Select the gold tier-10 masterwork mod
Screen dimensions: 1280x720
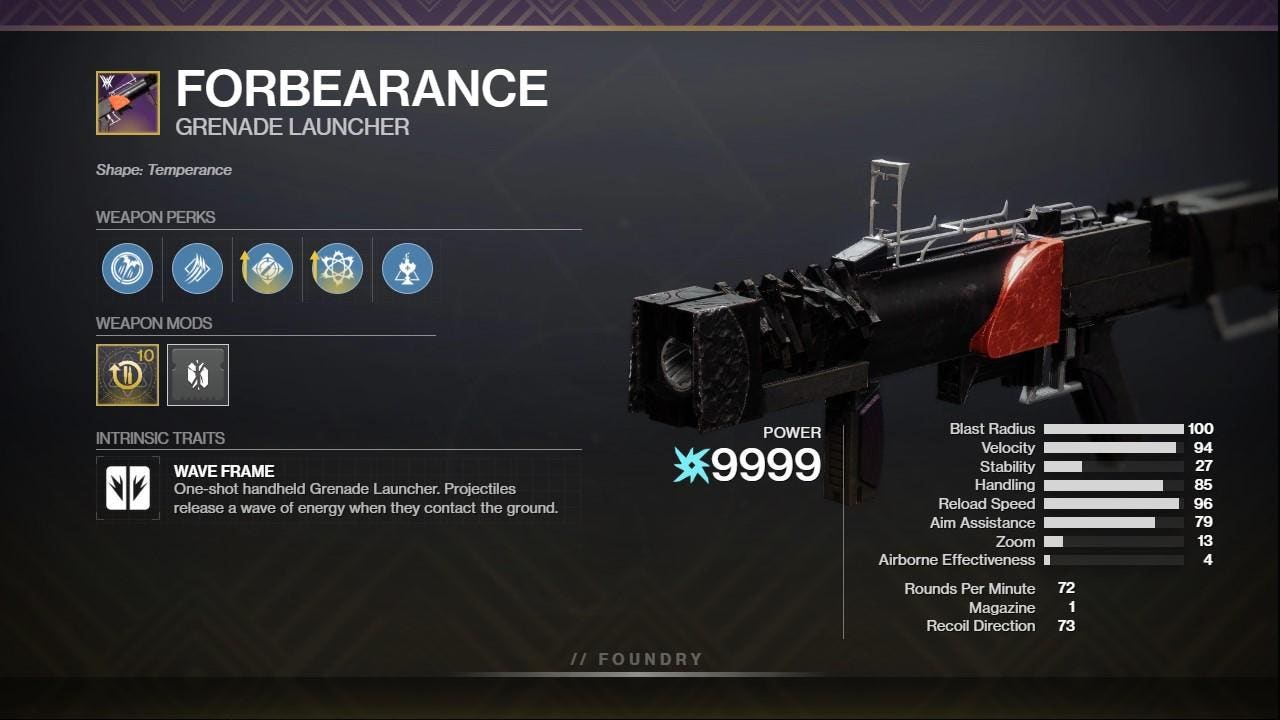point(127,374)
